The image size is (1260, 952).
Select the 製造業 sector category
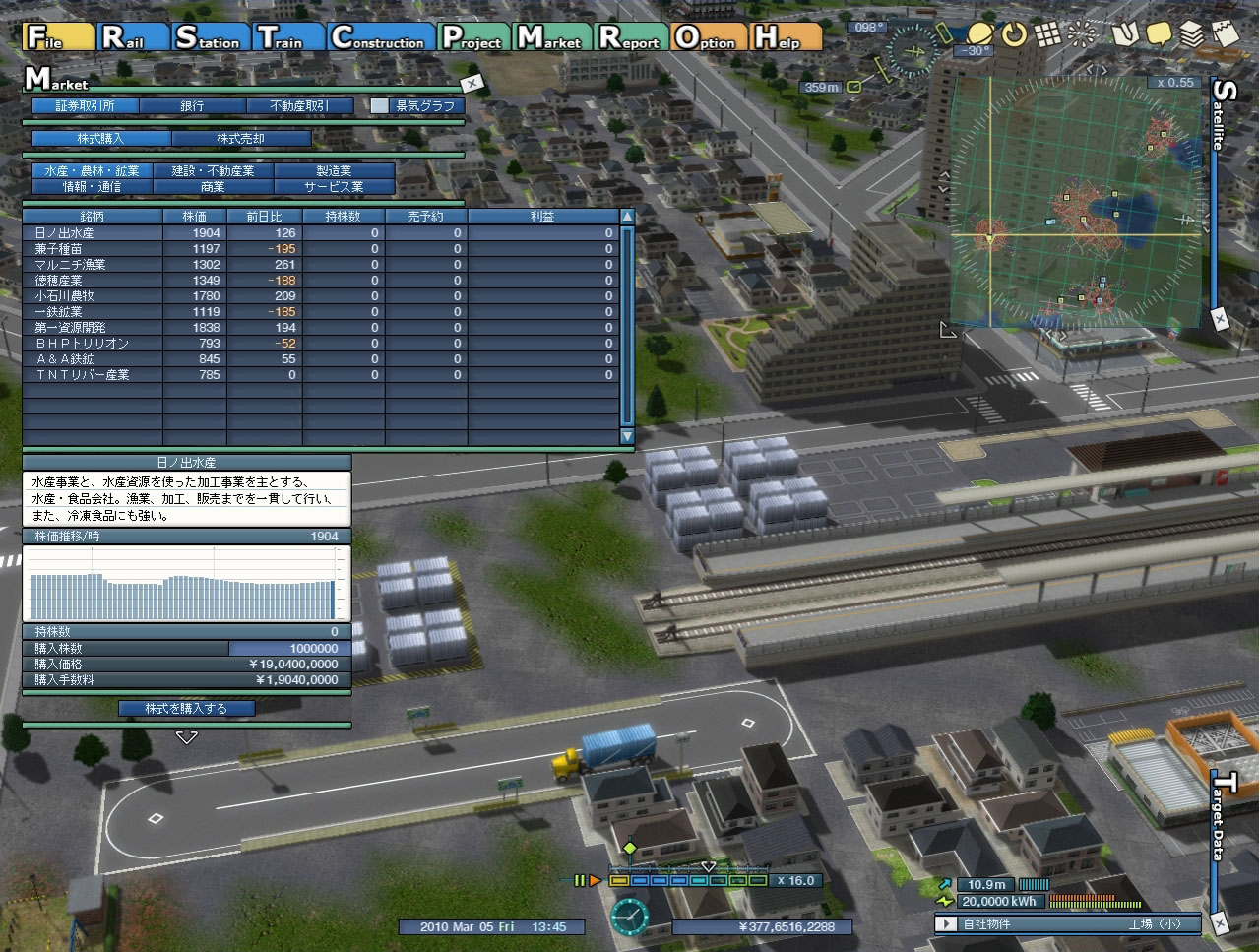coord(335,171)
